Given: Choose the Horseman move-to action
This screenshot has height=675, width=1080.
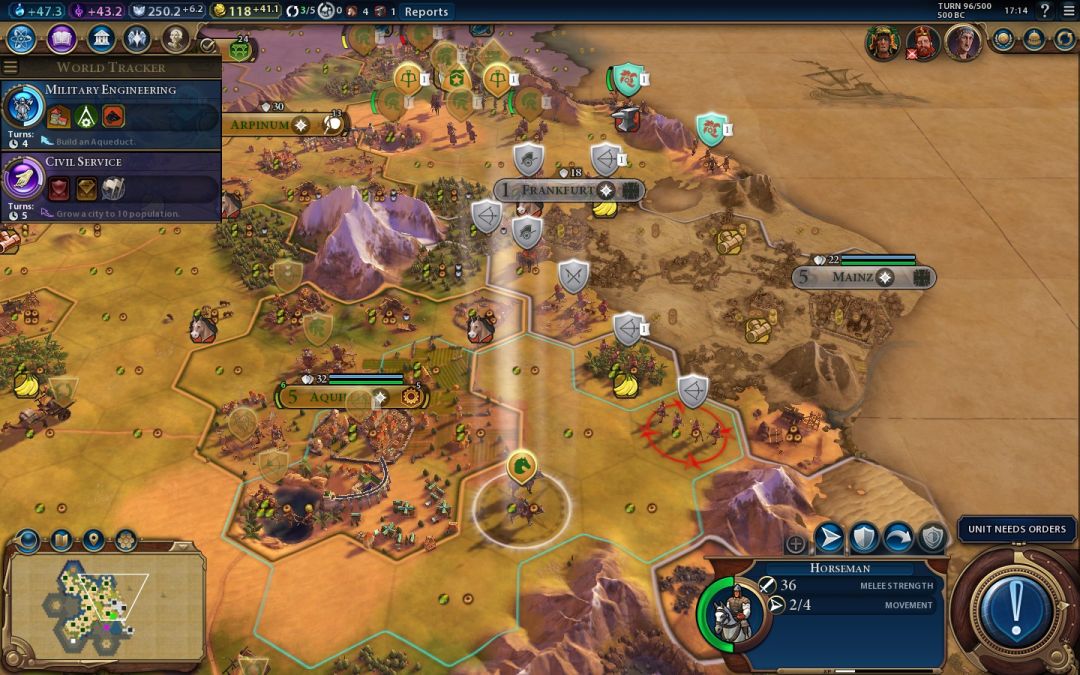Looking at the screenshot, I should [830, 538].
